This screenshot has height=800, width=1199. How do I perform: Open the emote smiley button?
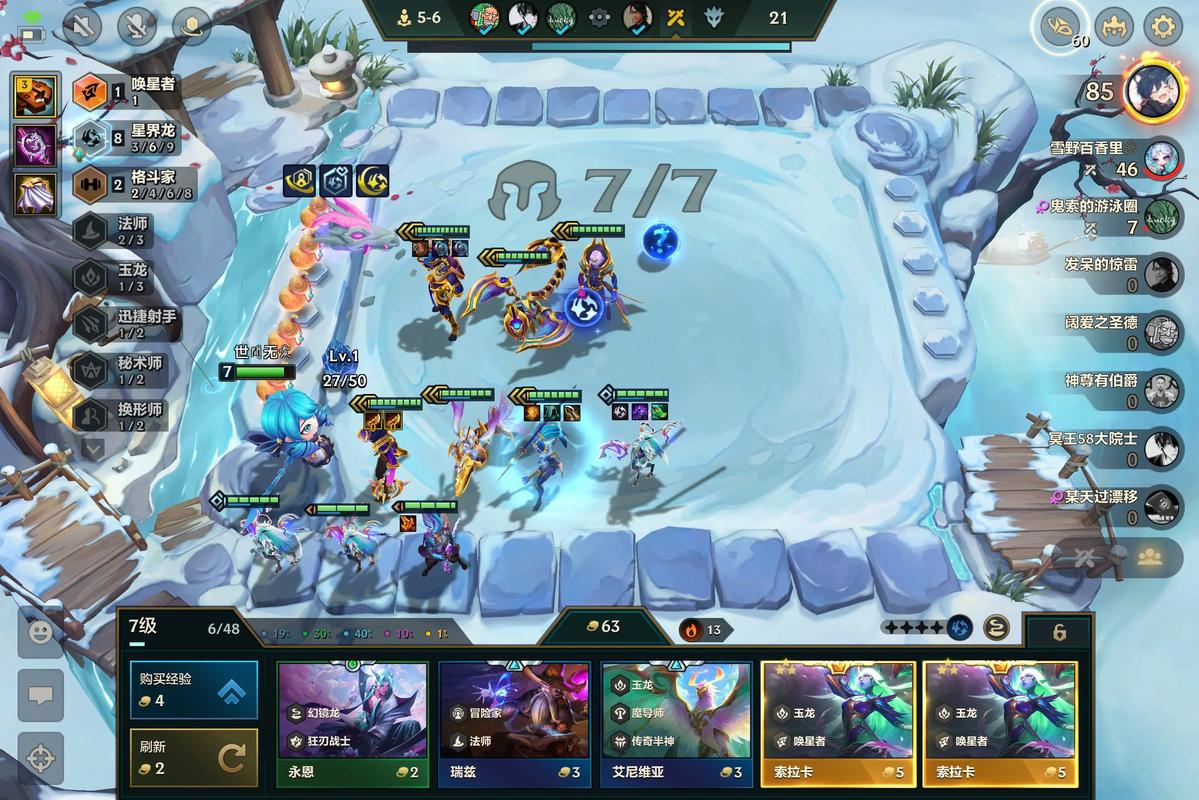41,633
